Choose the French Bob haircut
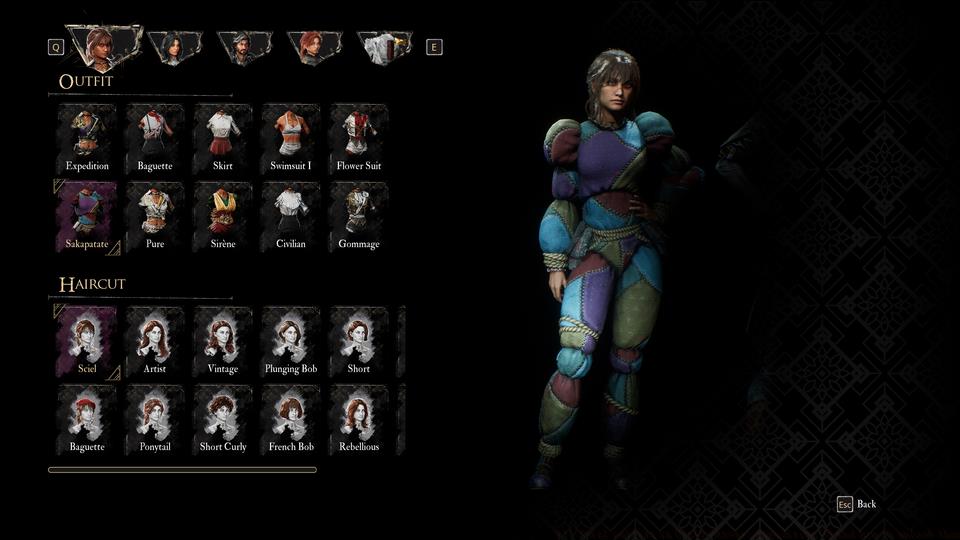Screen dimensions: 960x540 coord(291,418)
